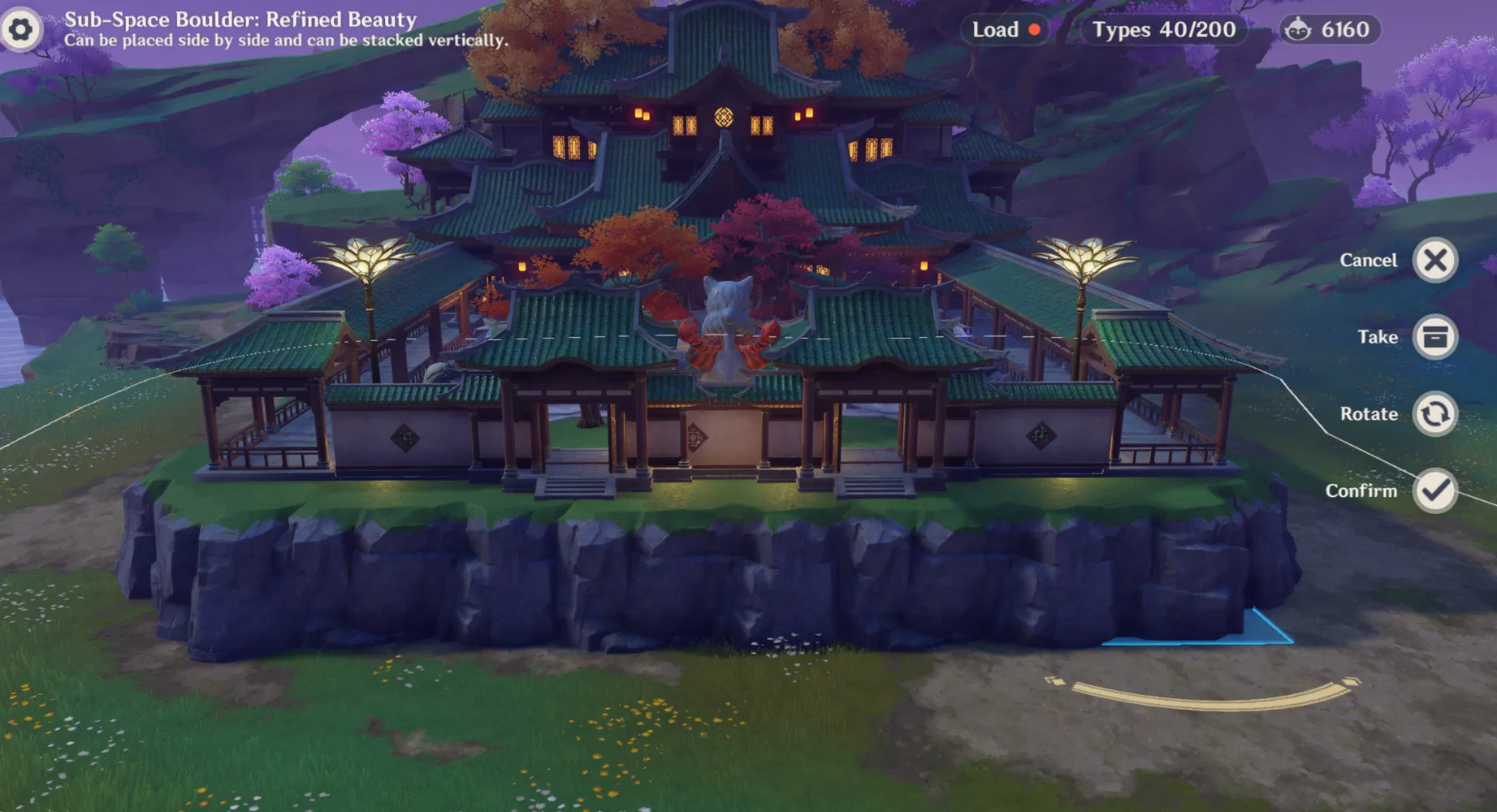Open the settings gear menu

[22, 29]
